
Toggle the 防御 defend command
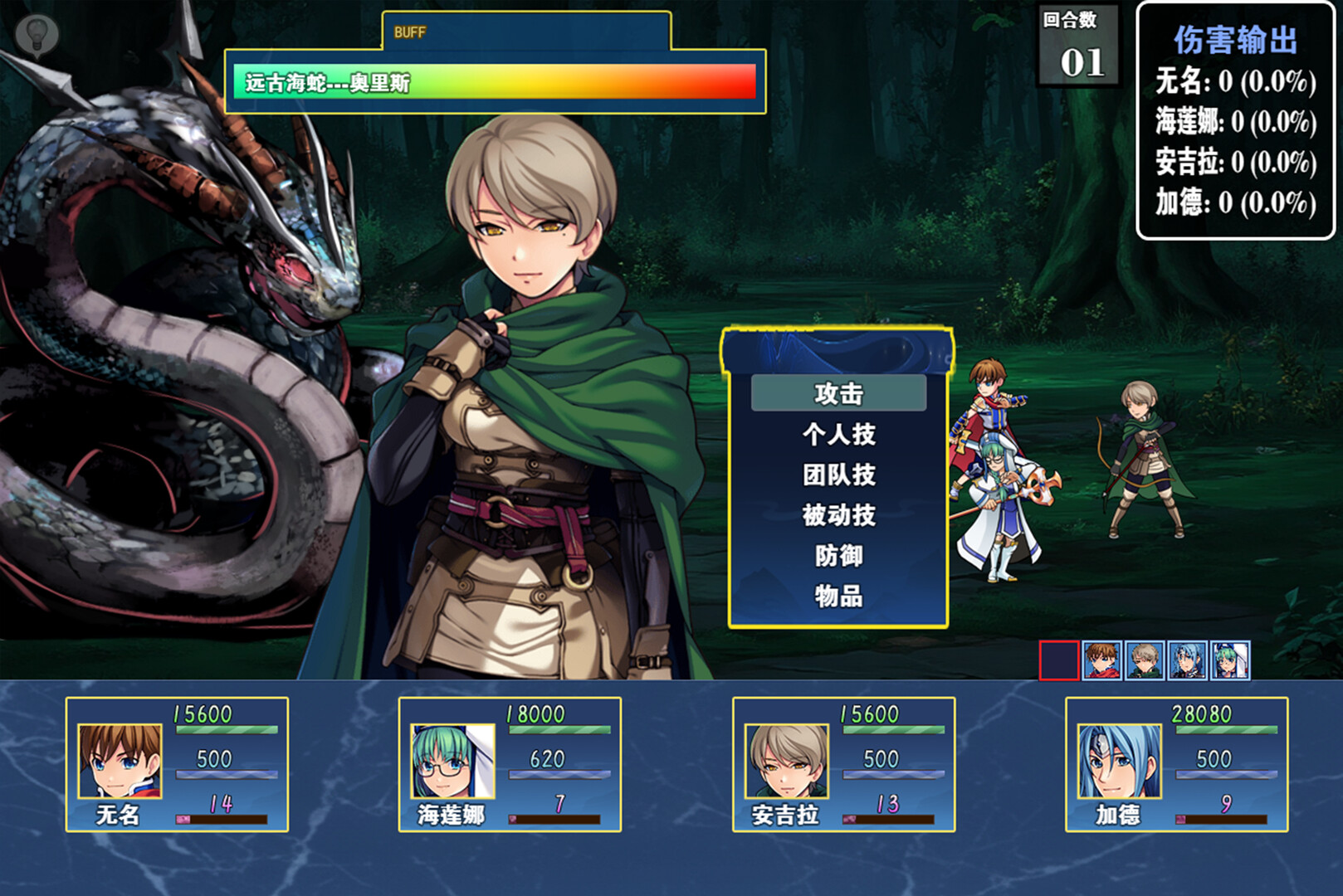point(841,557)
